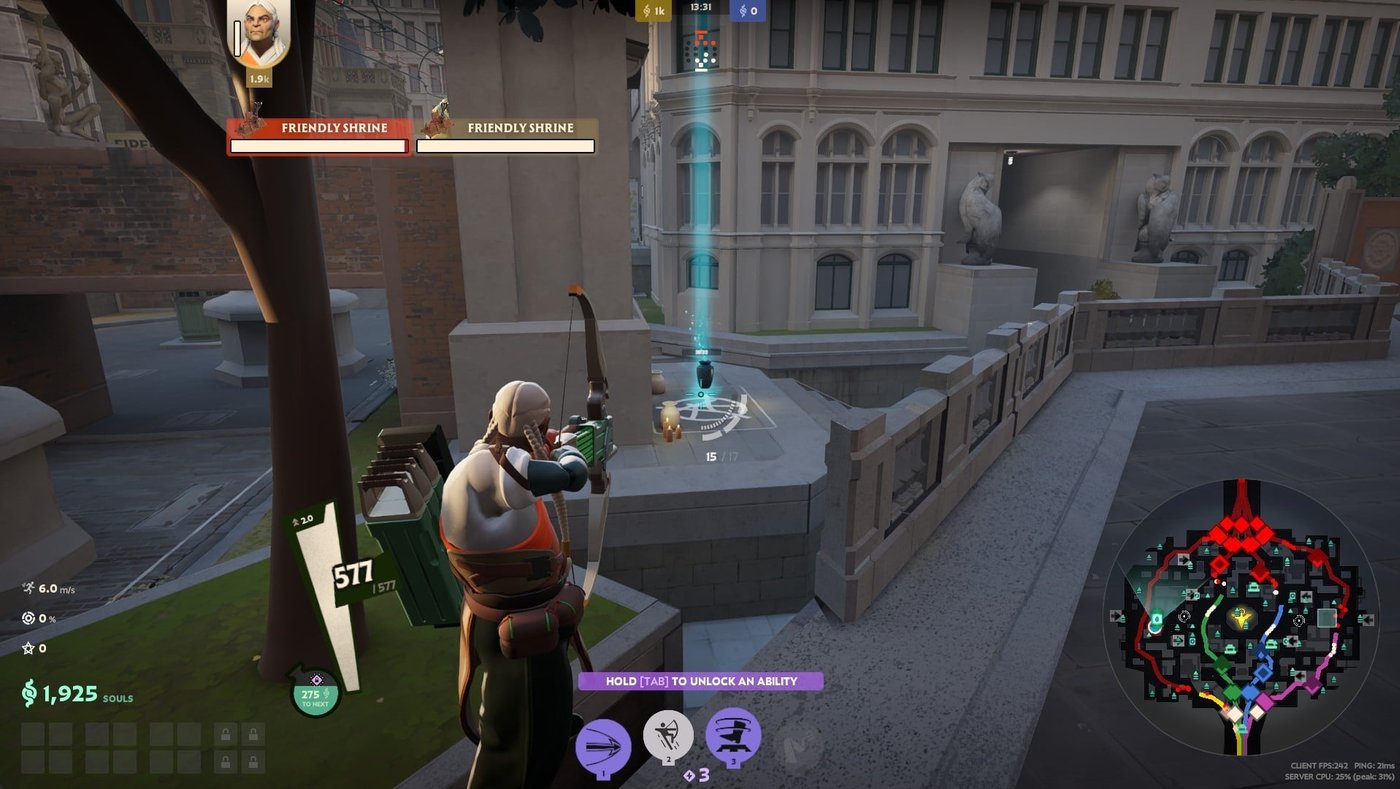Viewport: 1400px width, 789px height.
Task: Click the bullseye accuracy icon showing 0%
Action: click(x=28, y=618)
